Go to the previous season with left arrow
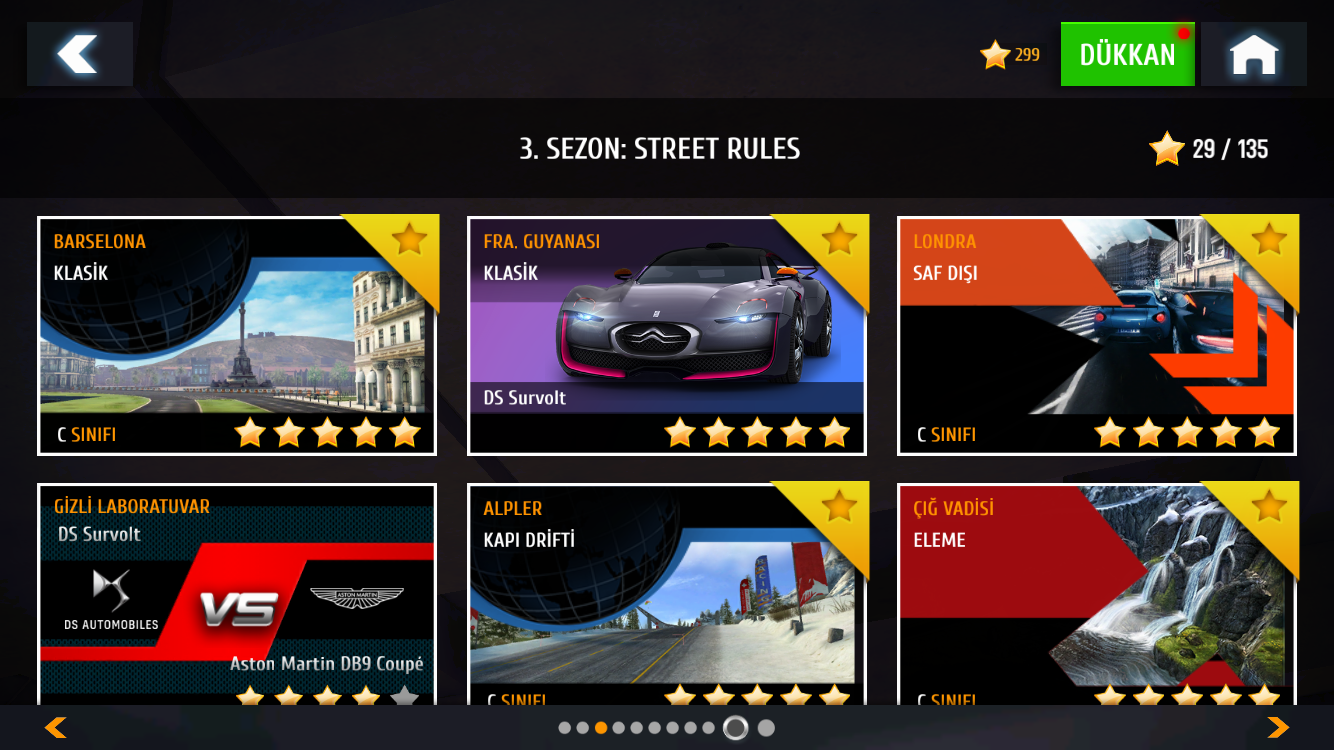This screenshot has width=1334, height=750. pyautogui.click(x=56, y=727)
